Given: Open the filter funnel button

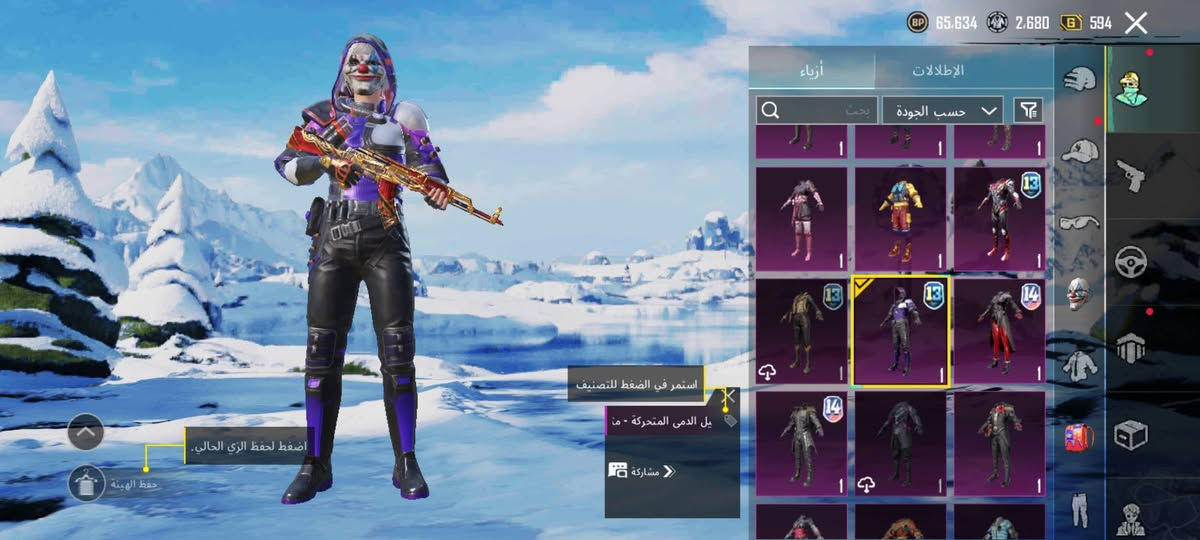Looking at the screenshot, I should pyautogui.click(x=1028, y=110).
